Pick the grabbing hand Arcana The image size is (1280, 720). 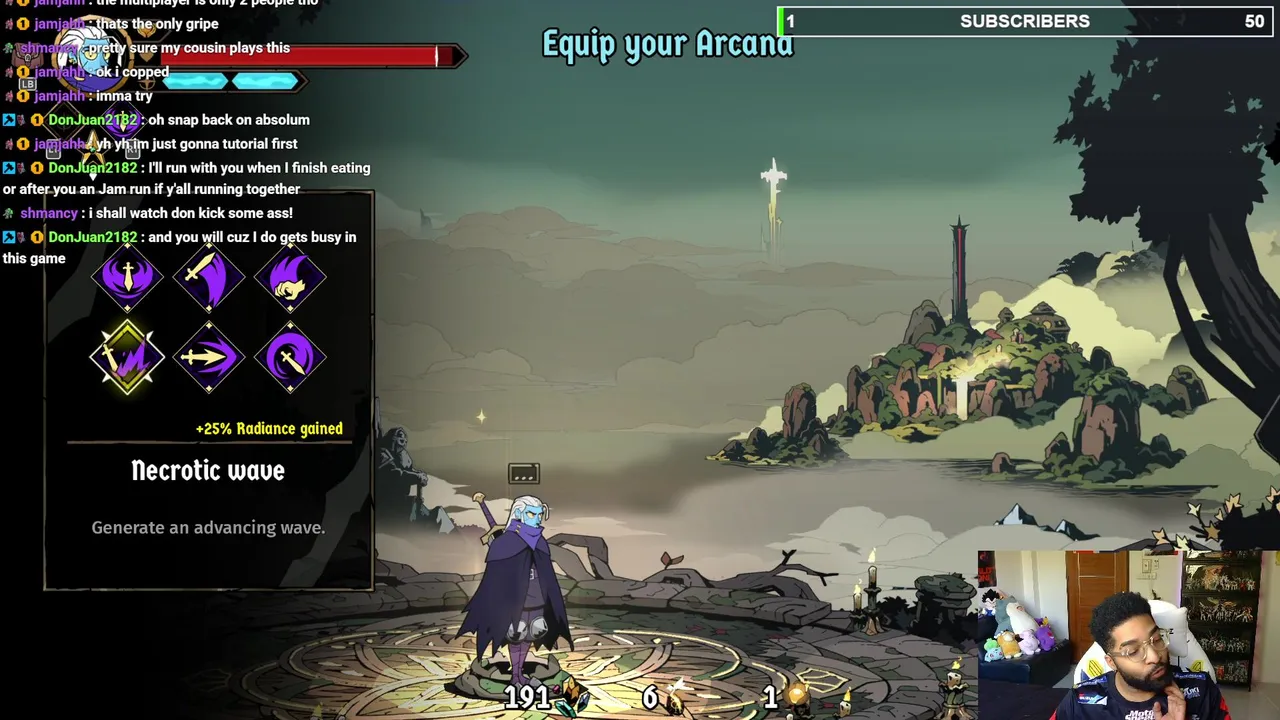(x=290, y=276)
